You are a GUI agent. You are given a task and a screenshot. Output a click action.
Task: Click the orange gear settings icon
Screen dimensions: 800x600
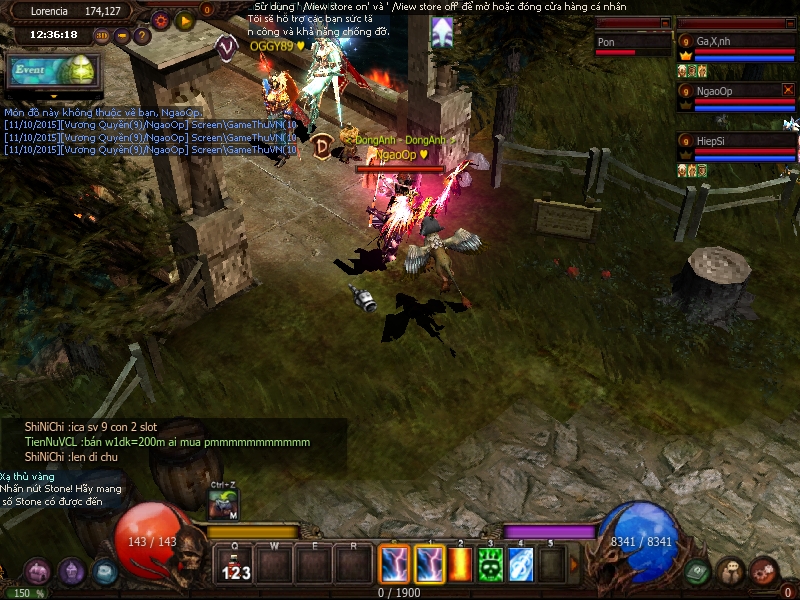pyautogui.click(x=161, y=19)
